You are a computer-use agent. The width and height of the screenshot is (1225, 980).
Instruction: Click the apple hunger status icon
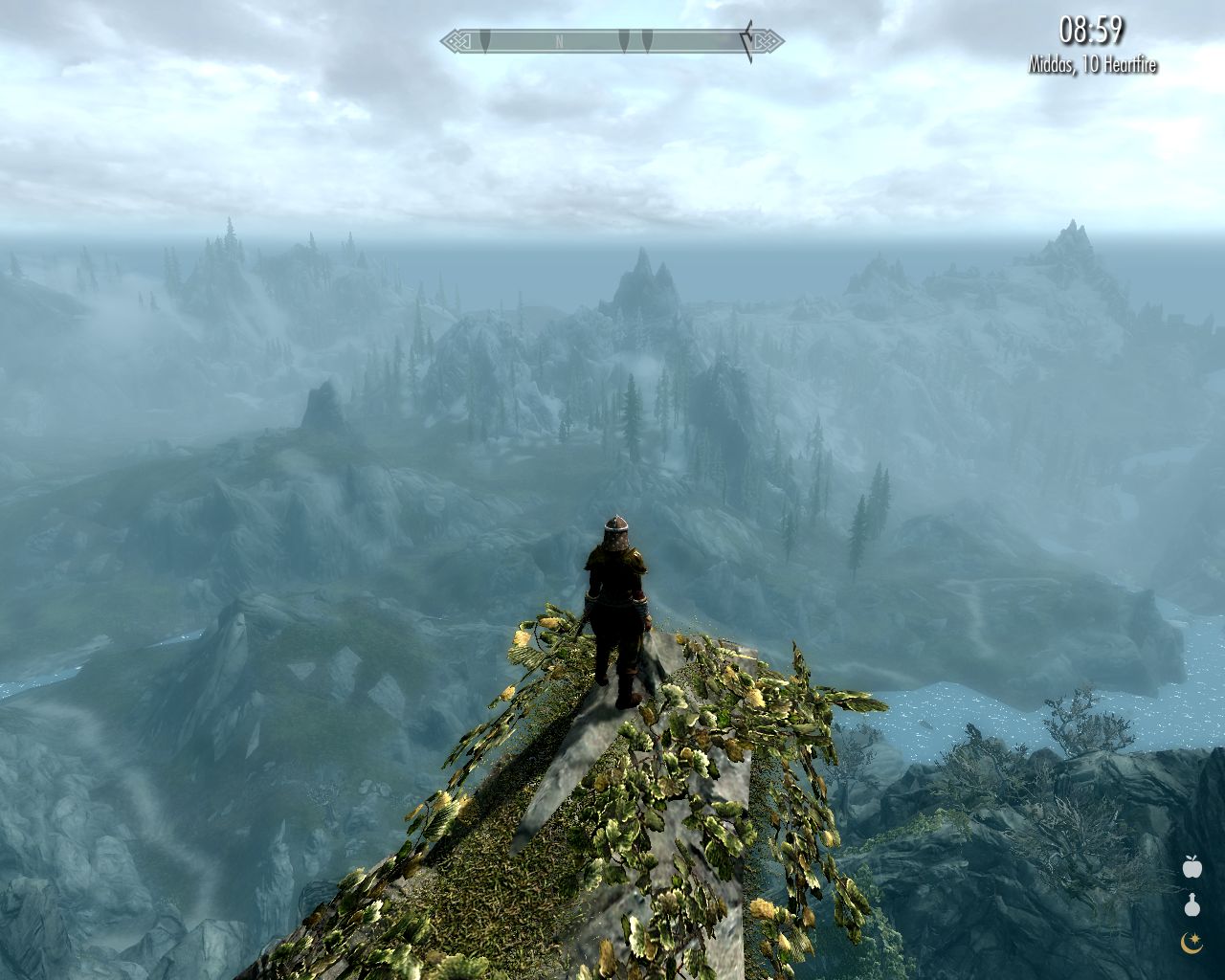click(1192, 867)
